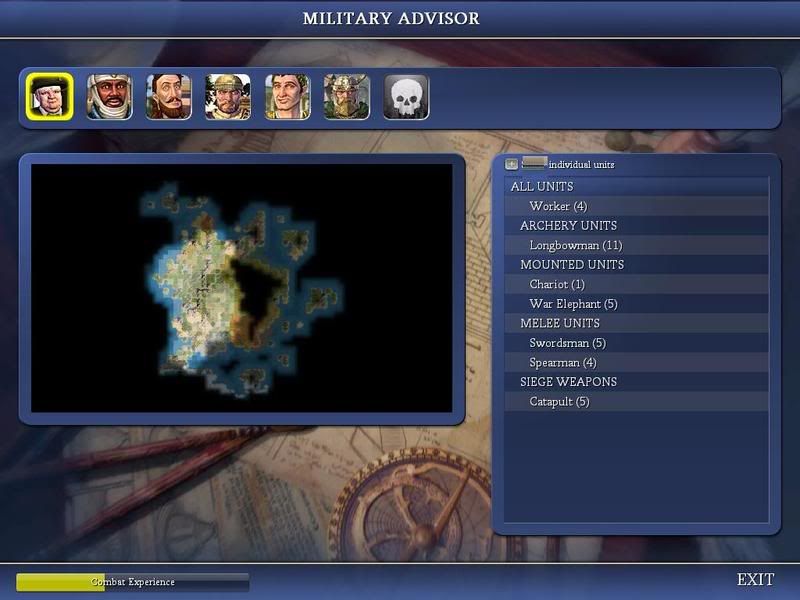800x600 pixels.
Task: Select the skull icon
Action: [x=406, y=98]
